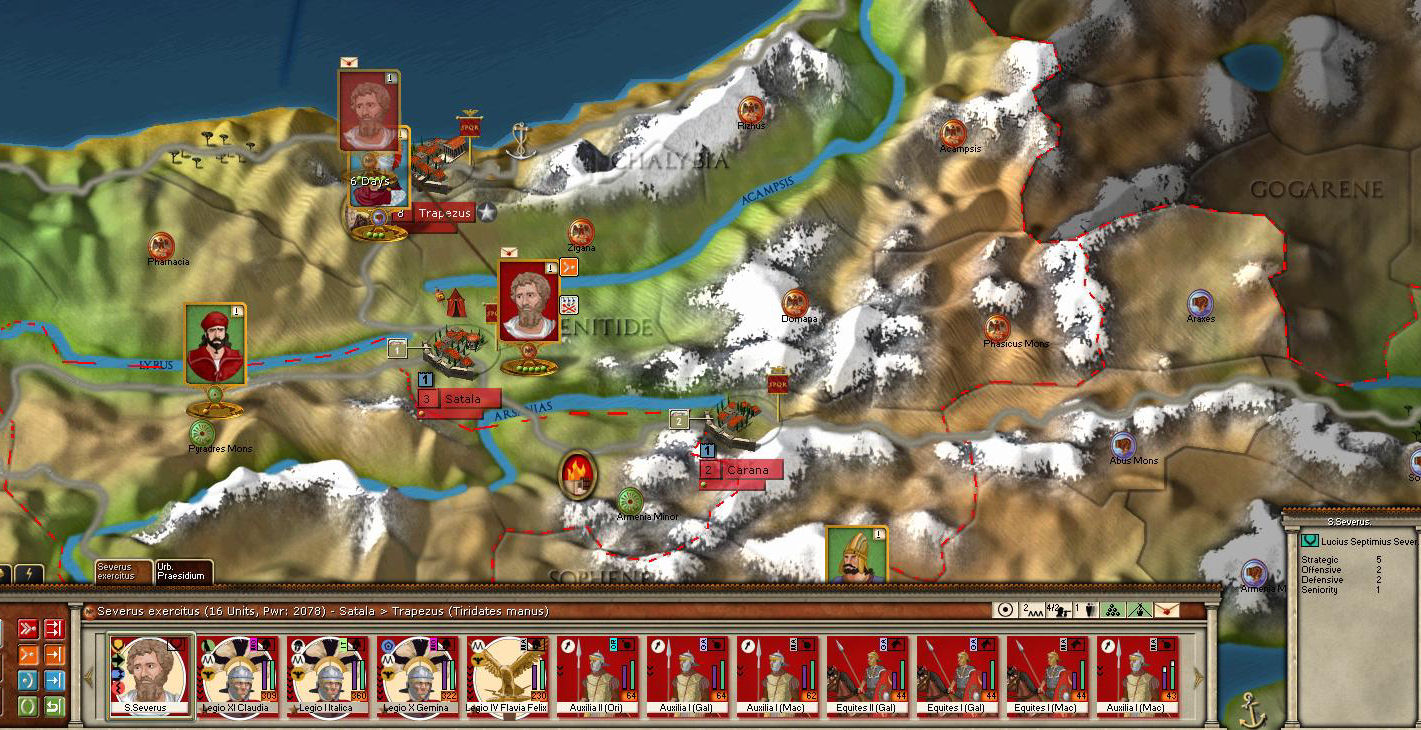Select the Equites II (Gal) cavalry card
Image resolution: width=1421 pixels, height=730 pixels.
[869, 677]
